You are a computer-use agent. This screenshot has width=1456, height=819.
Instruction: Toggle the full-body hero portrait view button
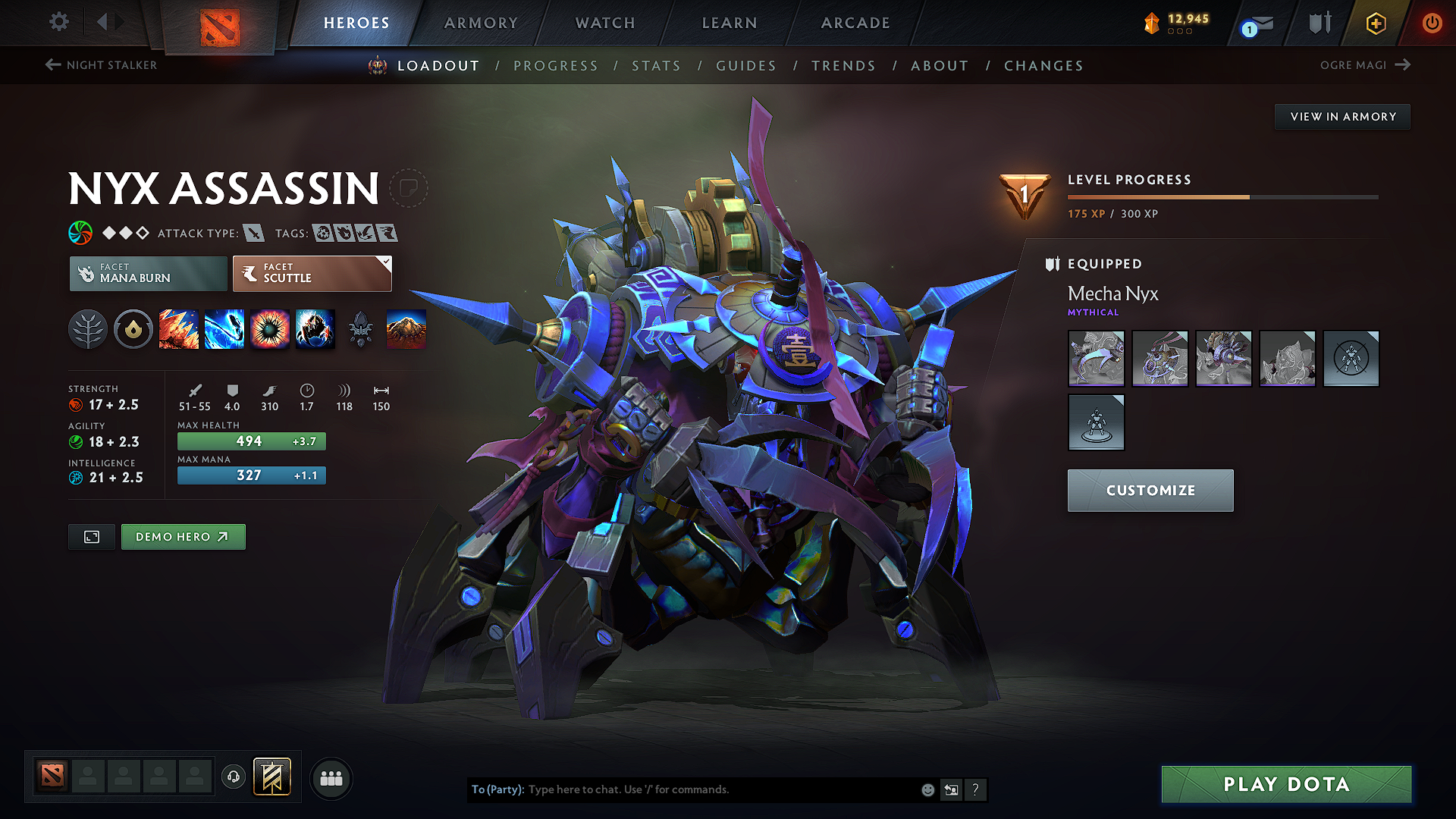91,536
